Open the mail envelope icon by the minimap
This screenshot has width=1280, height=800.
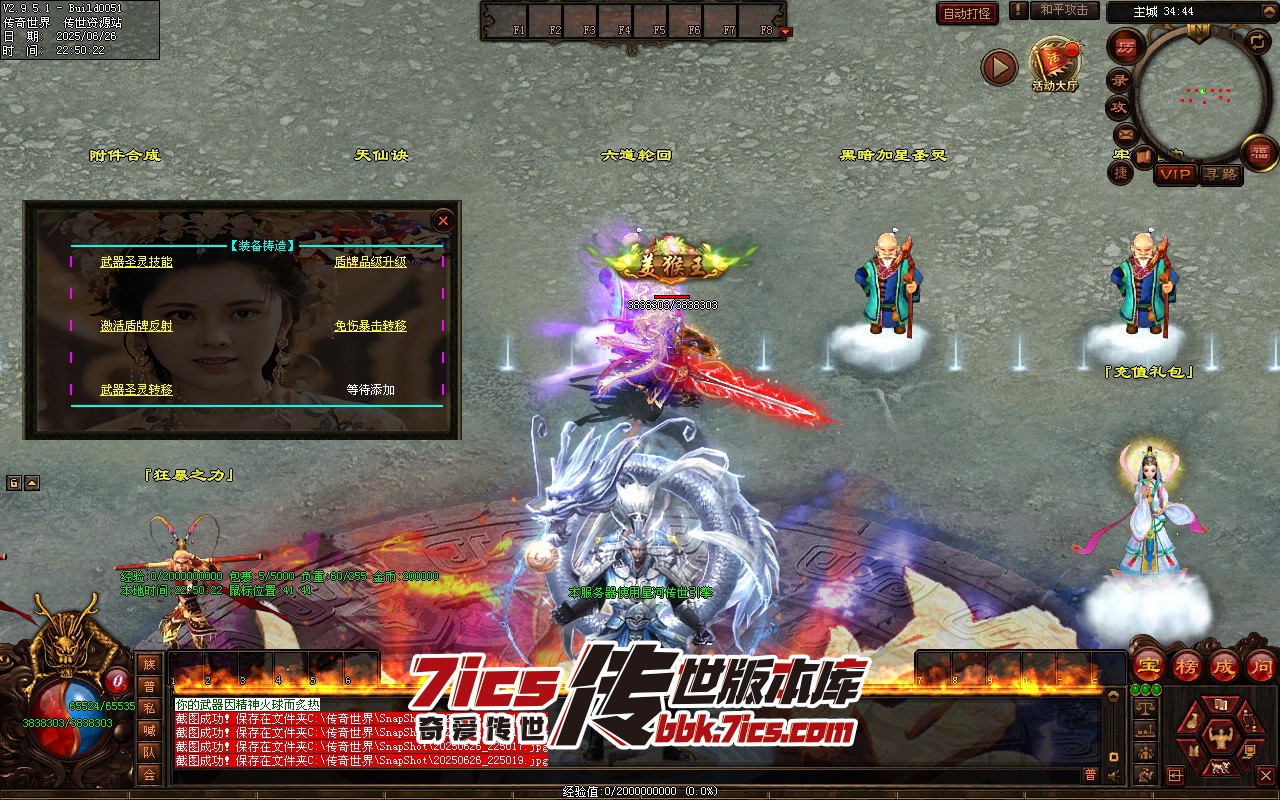pyautogui.click(x=1125, y=133)
